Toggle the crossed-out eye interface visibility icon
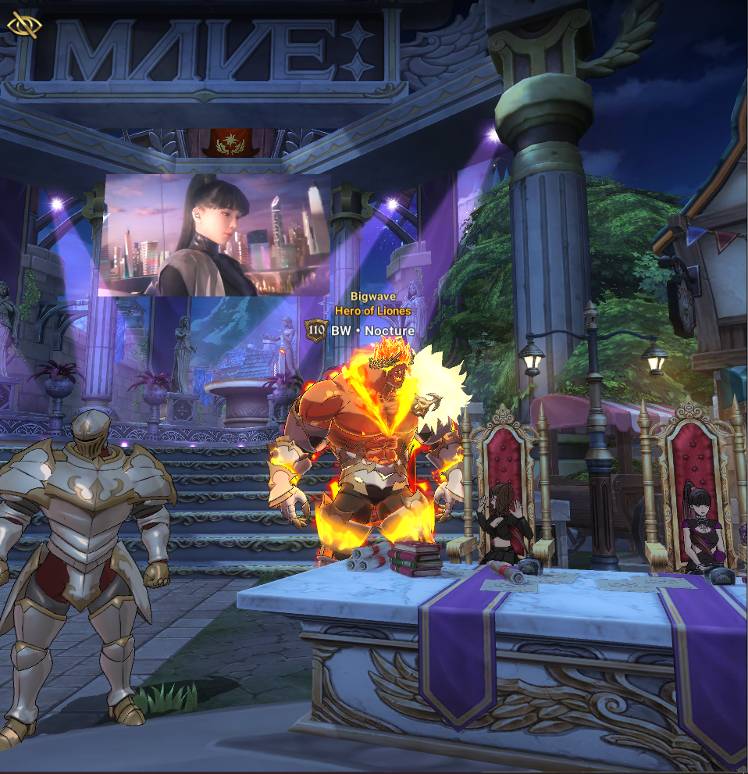Viewport: 748px width, 774px height. [x=24, y=25]
